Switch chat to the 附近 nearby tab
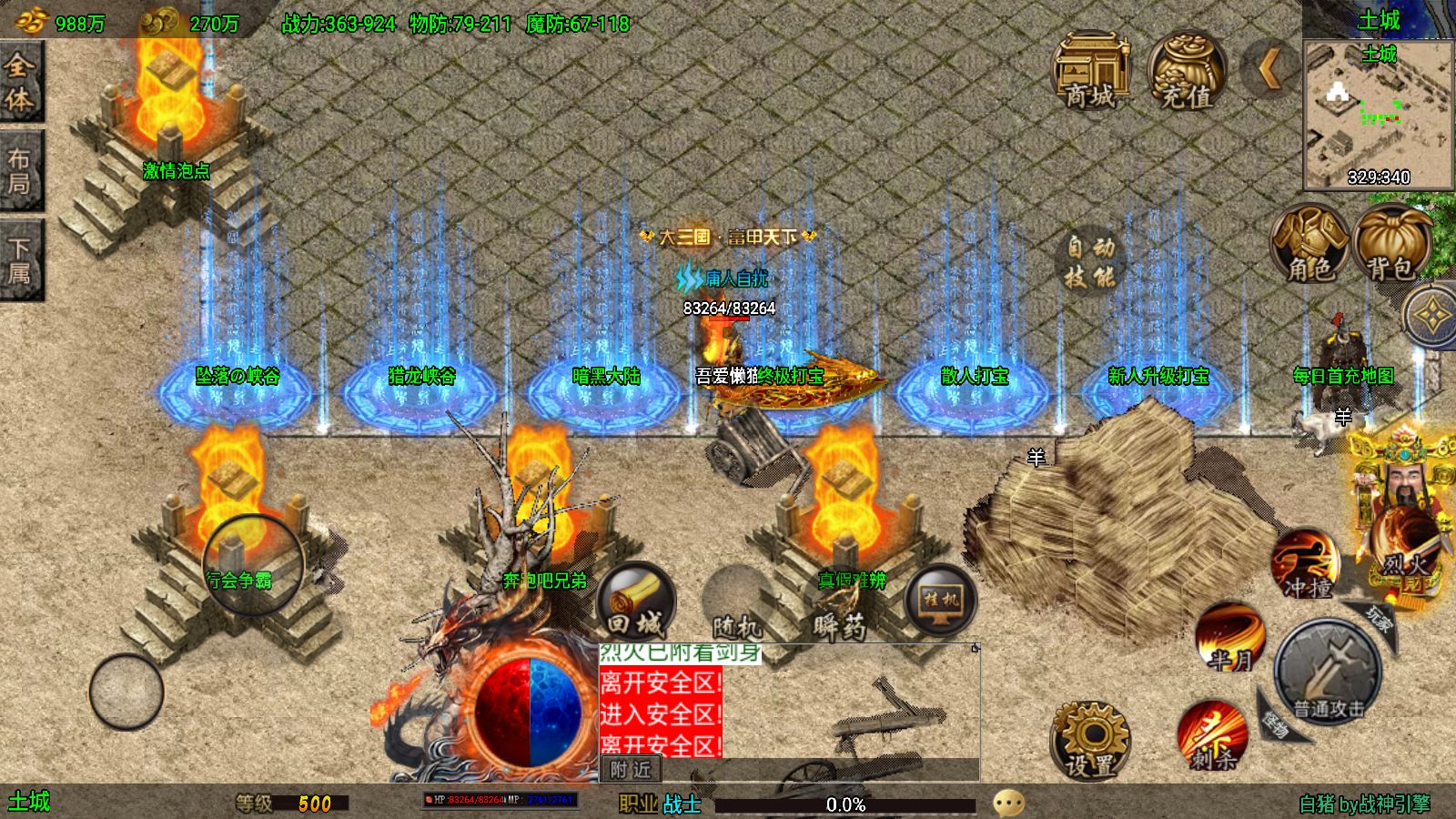 tap(631, 770)
